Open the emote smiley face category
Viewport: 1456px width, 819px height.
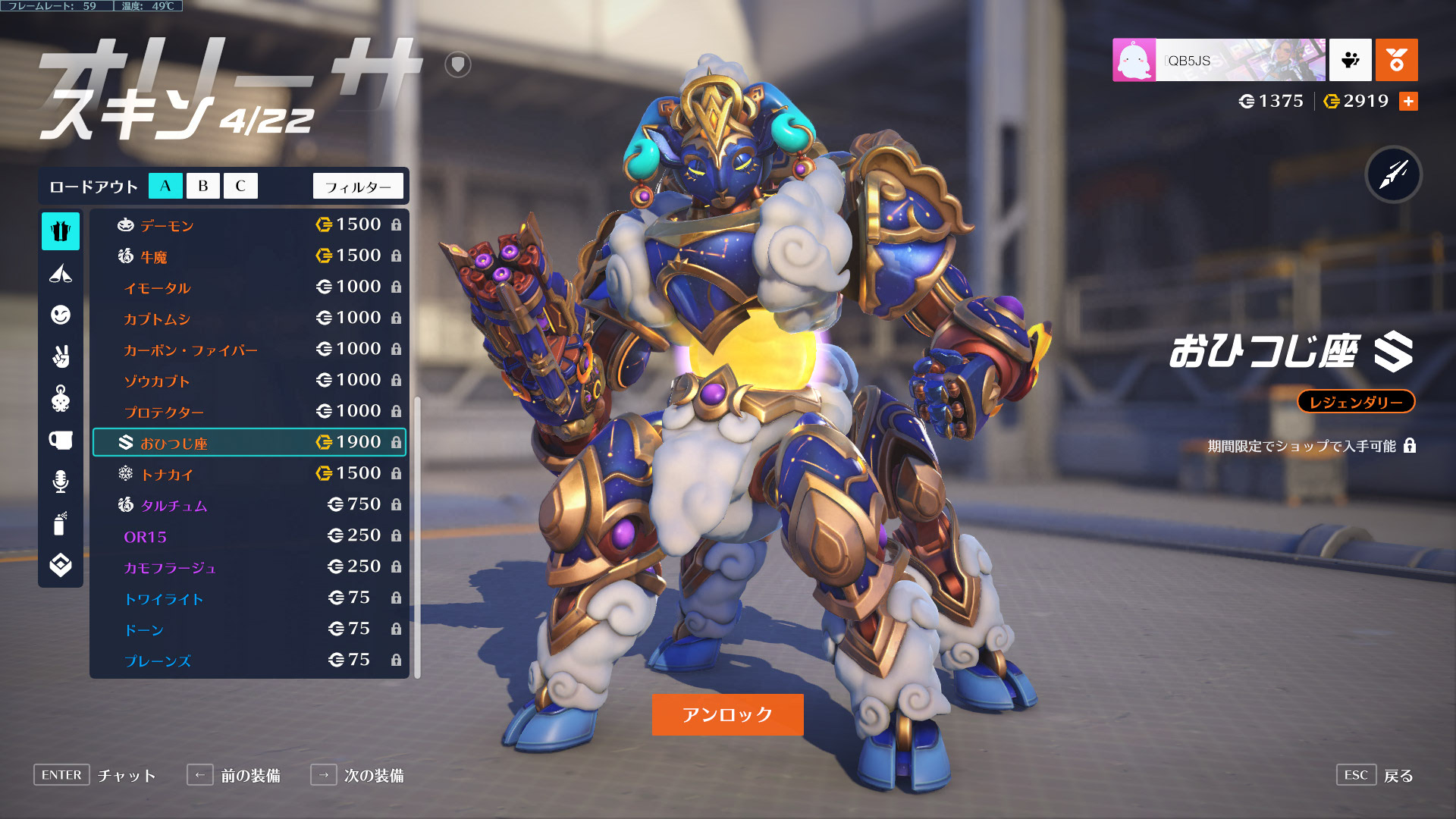tap(61, 315)
